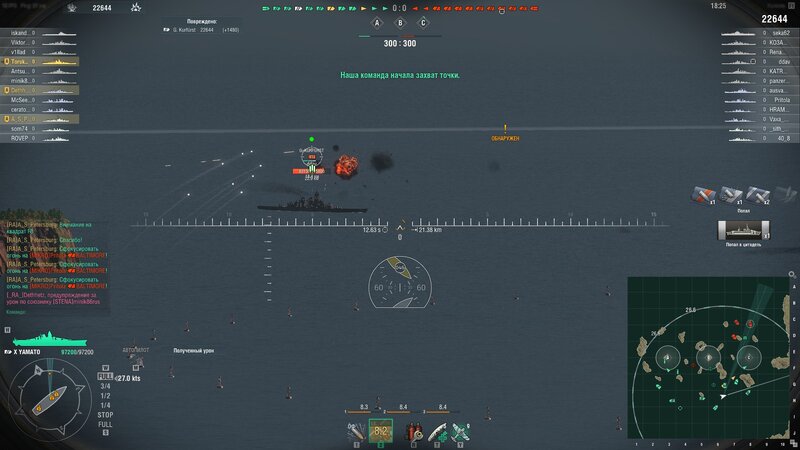Activate the Damage Control Party consumable

pyautogui.click(x=411, y=431)
